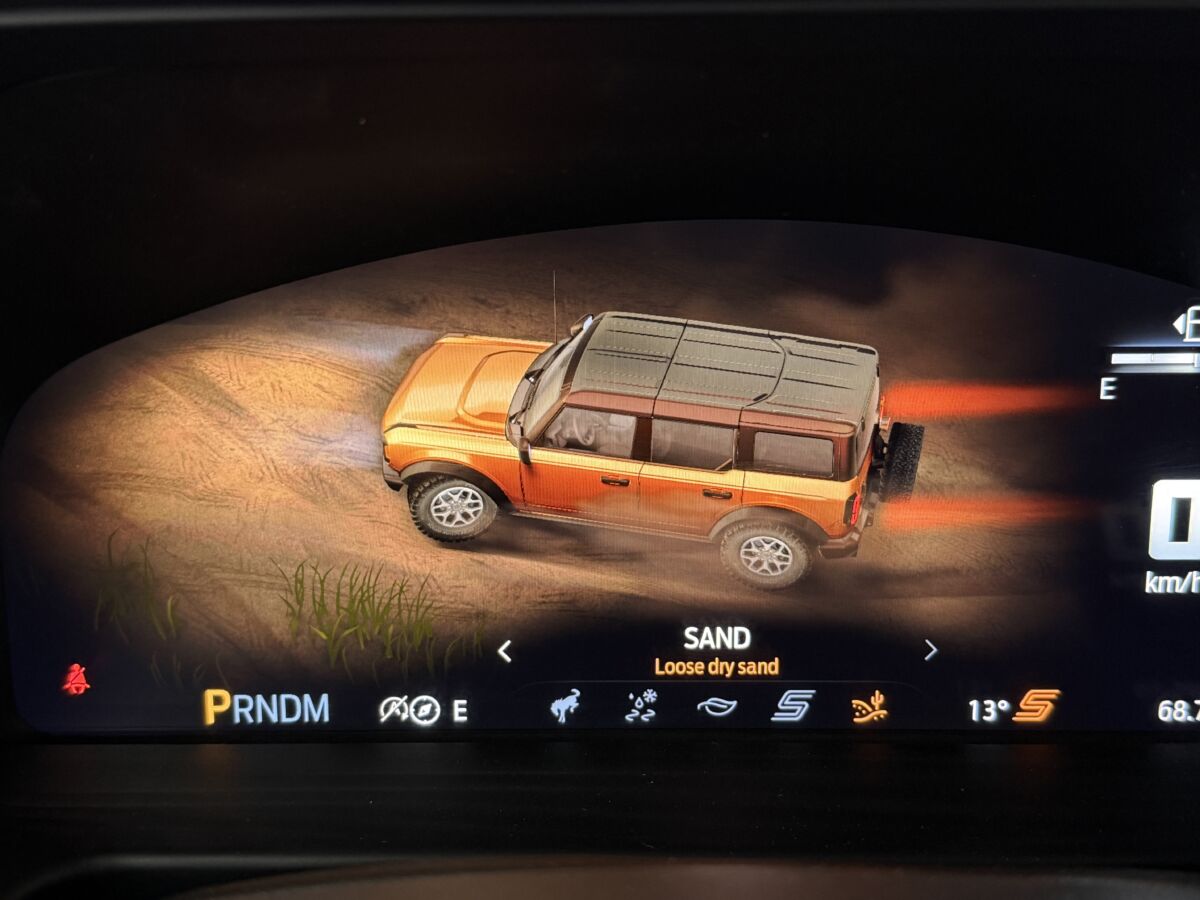Click the right arrow beside SAND

[930, 650]
